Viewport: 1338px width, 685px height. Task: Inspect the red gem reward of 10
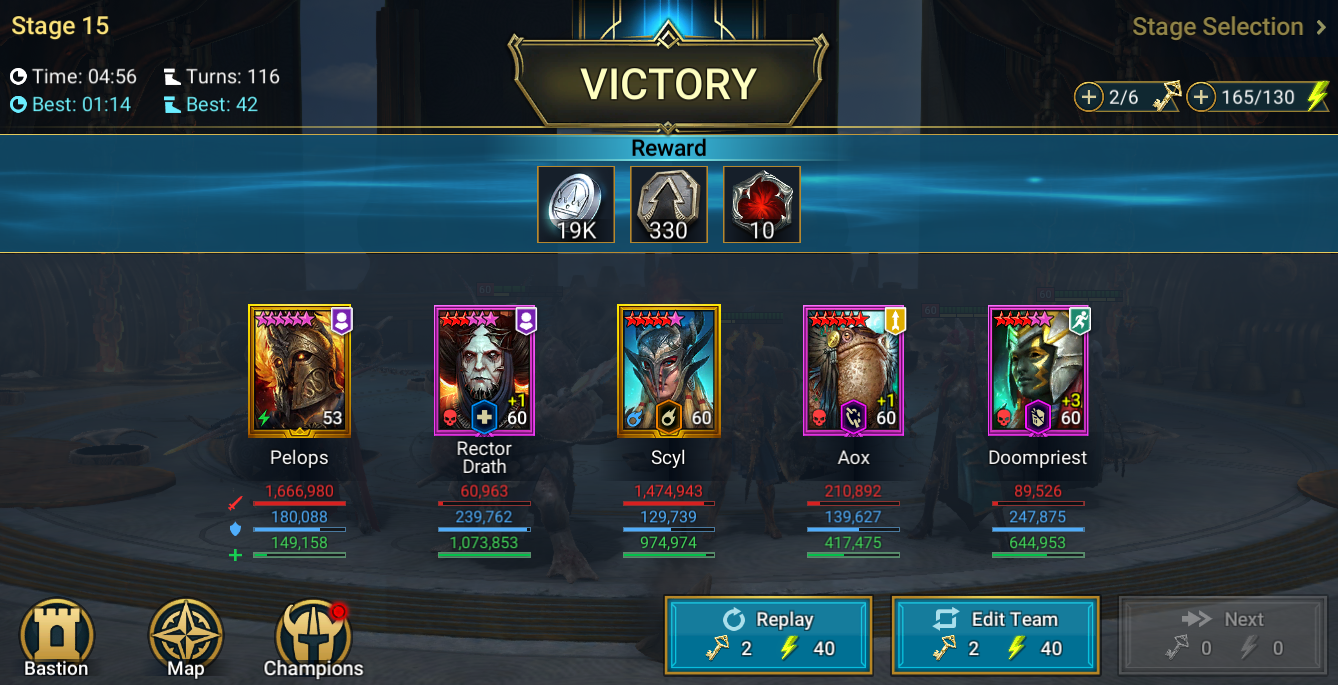click(762, 205)
